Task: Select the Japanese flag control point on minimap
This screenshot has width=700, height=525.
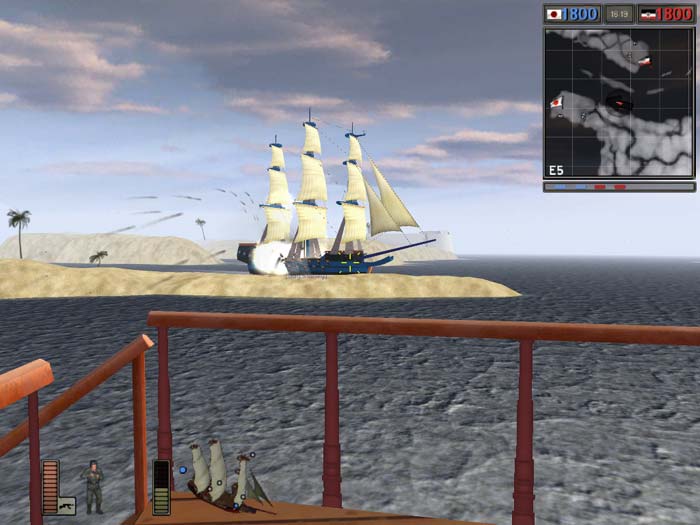Action: [x=556, y=103]
